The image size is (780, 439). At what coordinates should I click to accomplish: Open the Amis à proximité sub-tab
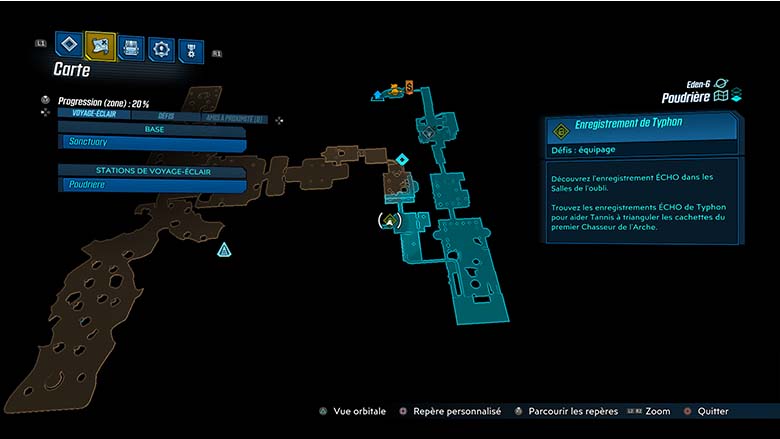233,119
